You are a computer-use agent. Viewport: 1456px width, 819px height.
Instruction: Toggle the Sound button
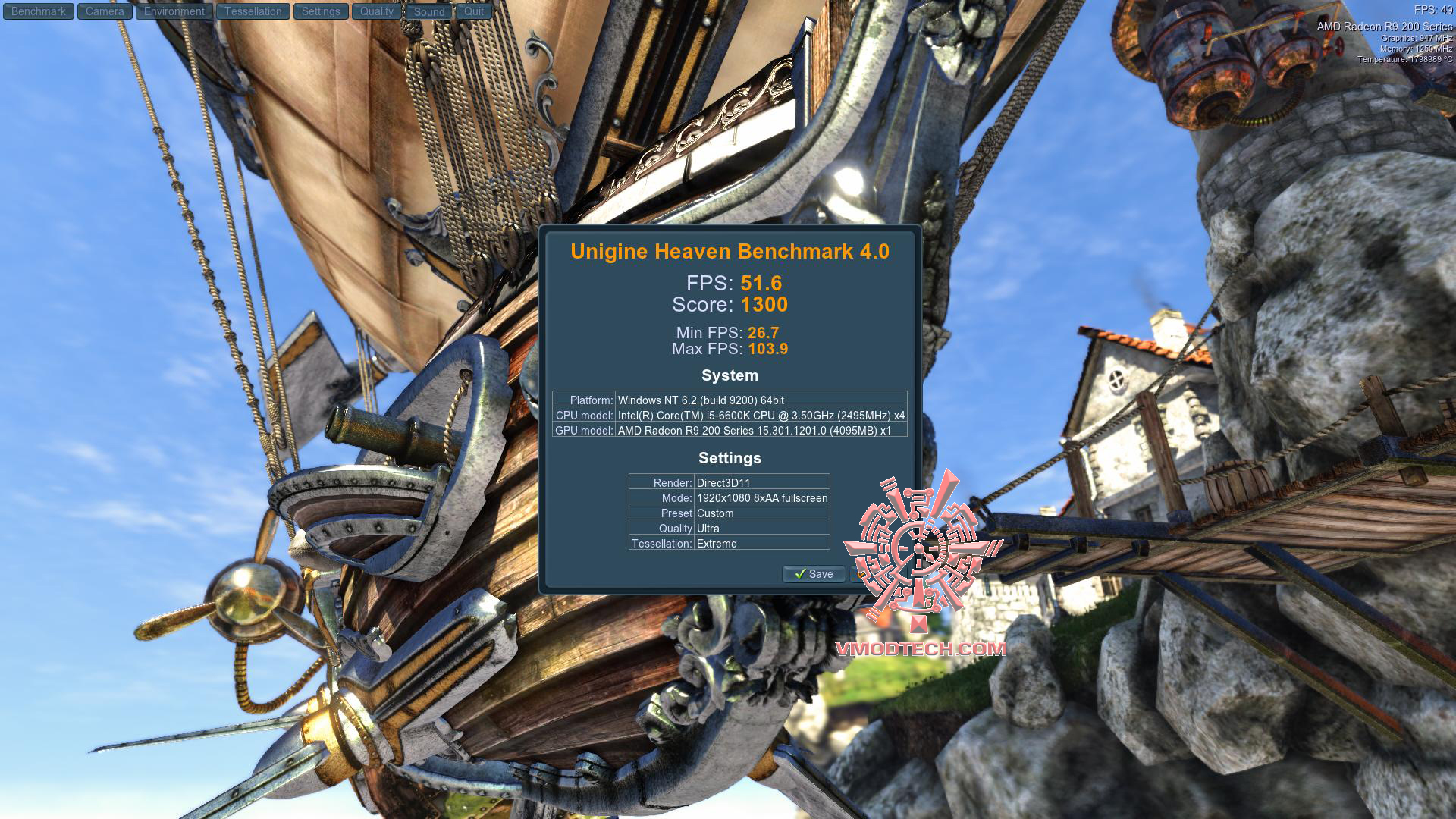point(429,12)
